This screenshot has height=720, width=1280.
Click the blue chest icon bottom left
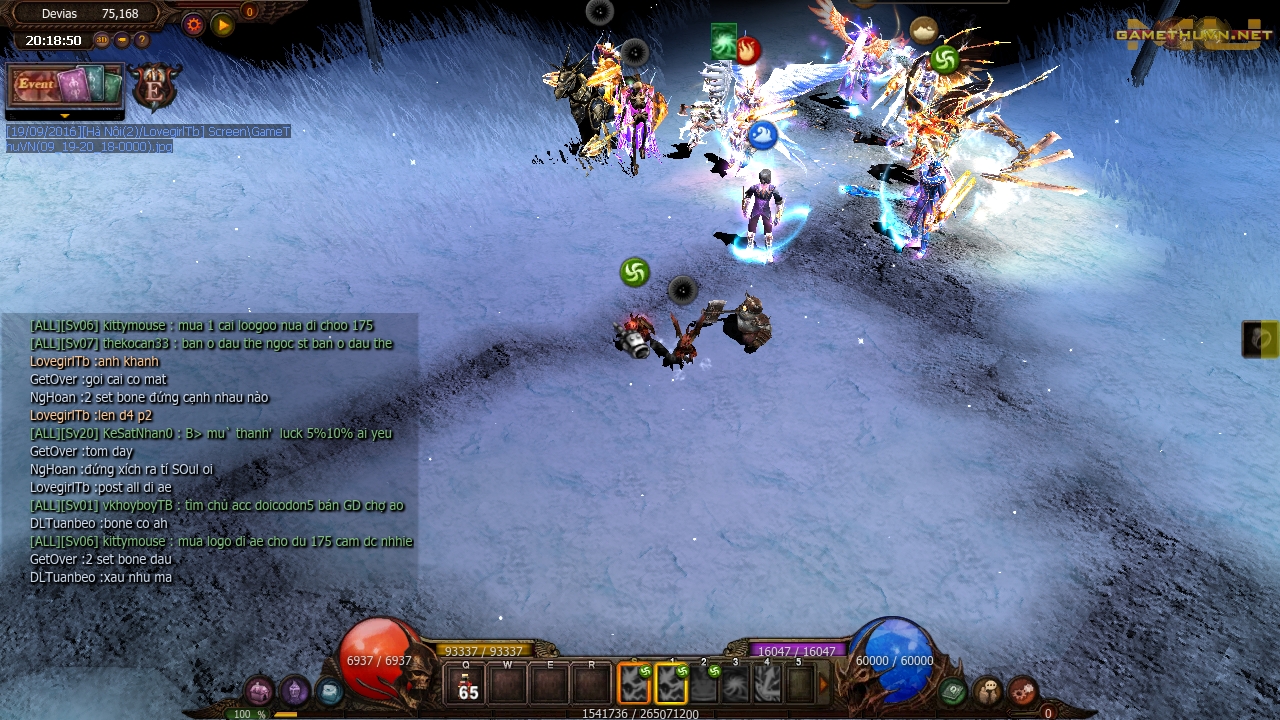pyautogui.click(x=331, y=690)
